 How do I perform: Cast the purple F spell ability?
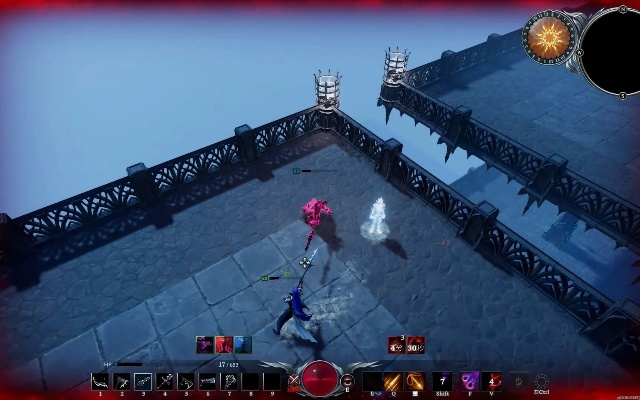tap(469, 381)
